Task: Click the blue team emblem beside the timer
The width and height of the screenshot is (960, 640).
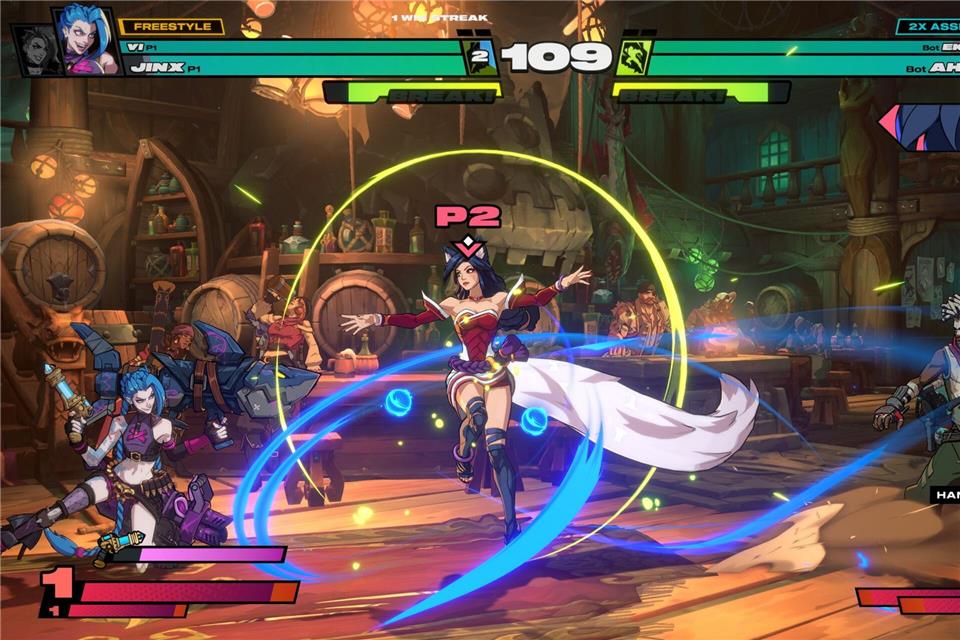Action: click(x=479, y=57)
